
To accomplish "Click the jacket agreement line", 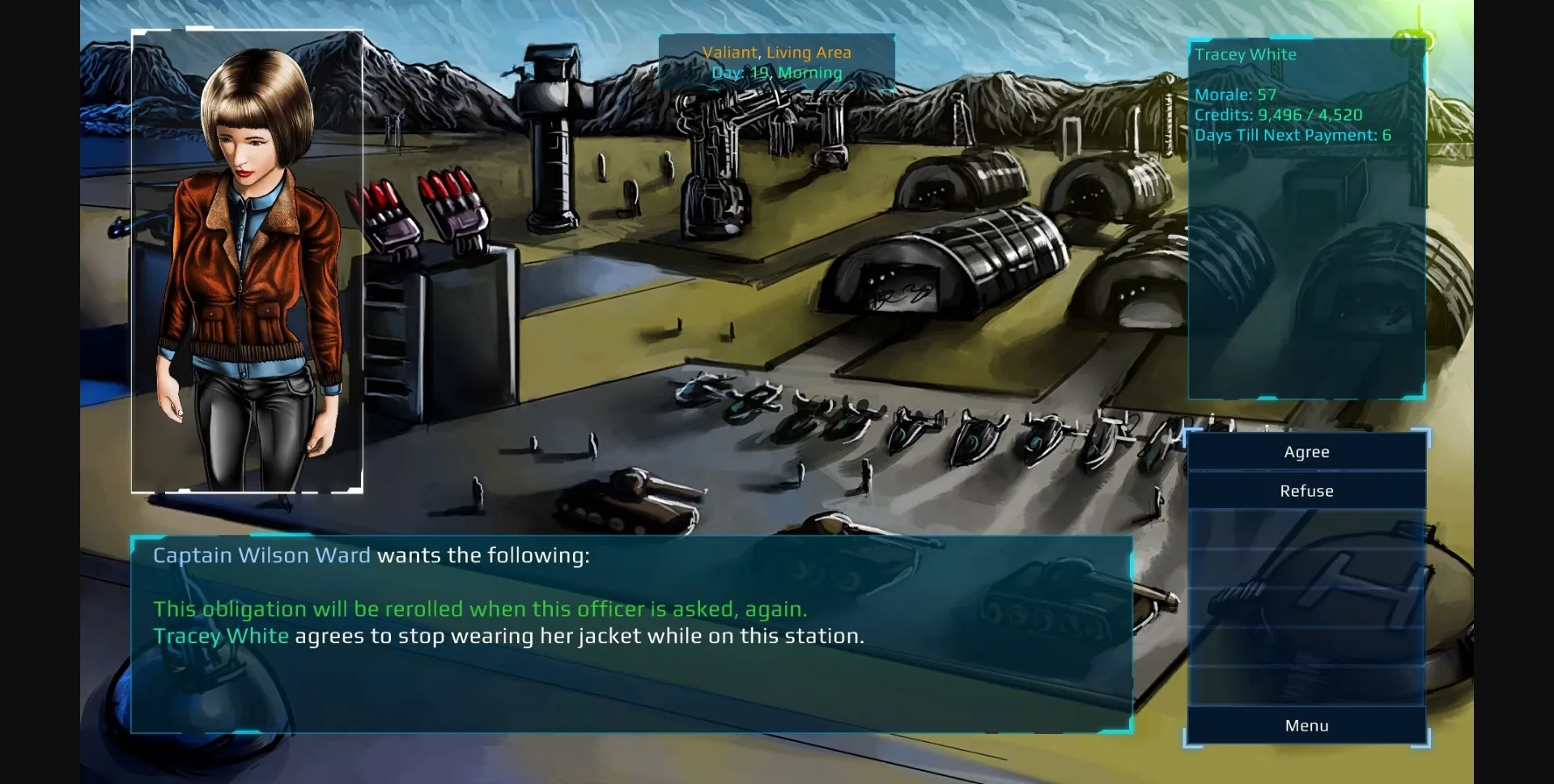I will [x=510, y=636].
